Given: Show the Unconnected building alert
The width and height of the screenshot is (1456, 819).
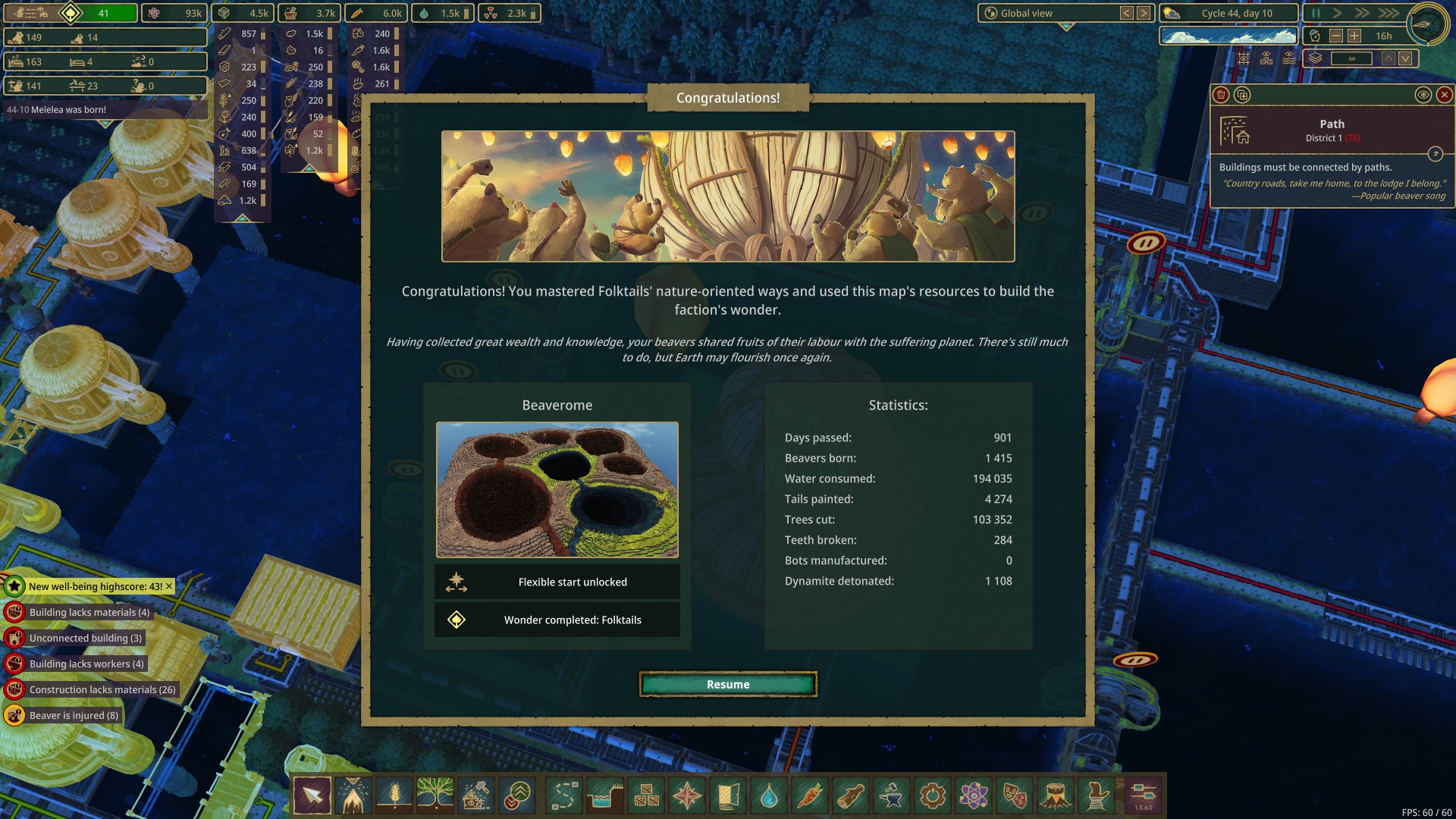Looking at the screenshot, I should coord(85,638).
